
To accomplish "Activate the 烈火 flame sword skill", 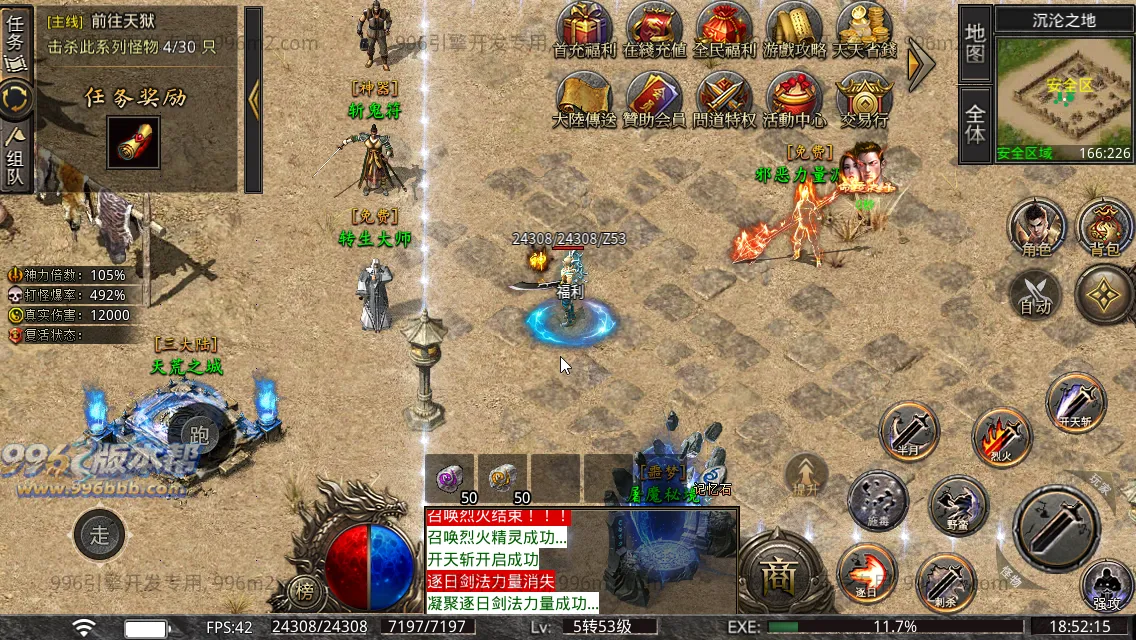I will pos(1001,437).
